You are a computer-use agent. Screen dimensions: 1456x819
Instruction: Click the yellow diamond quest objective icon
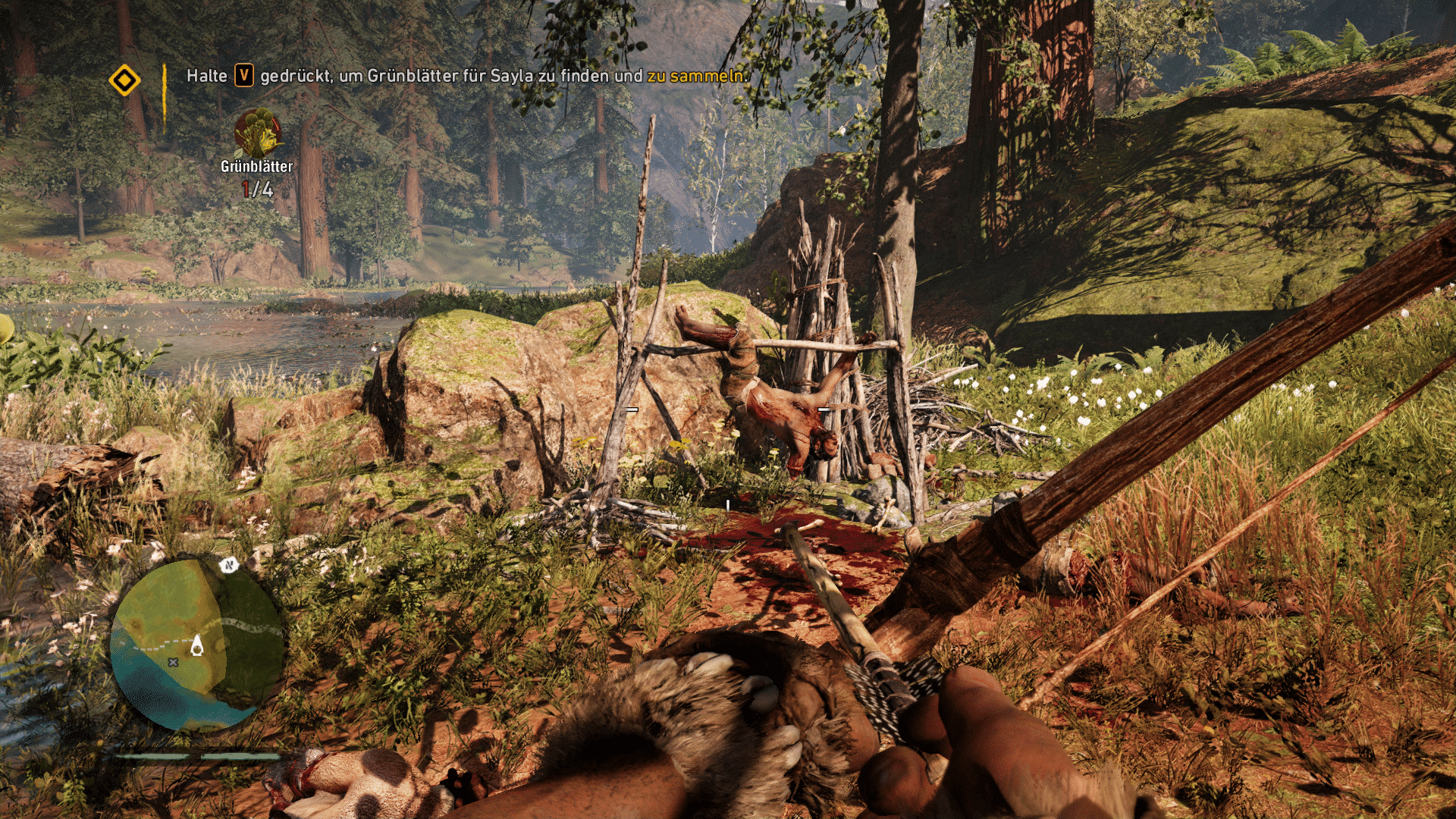click(x=124, y=80)
